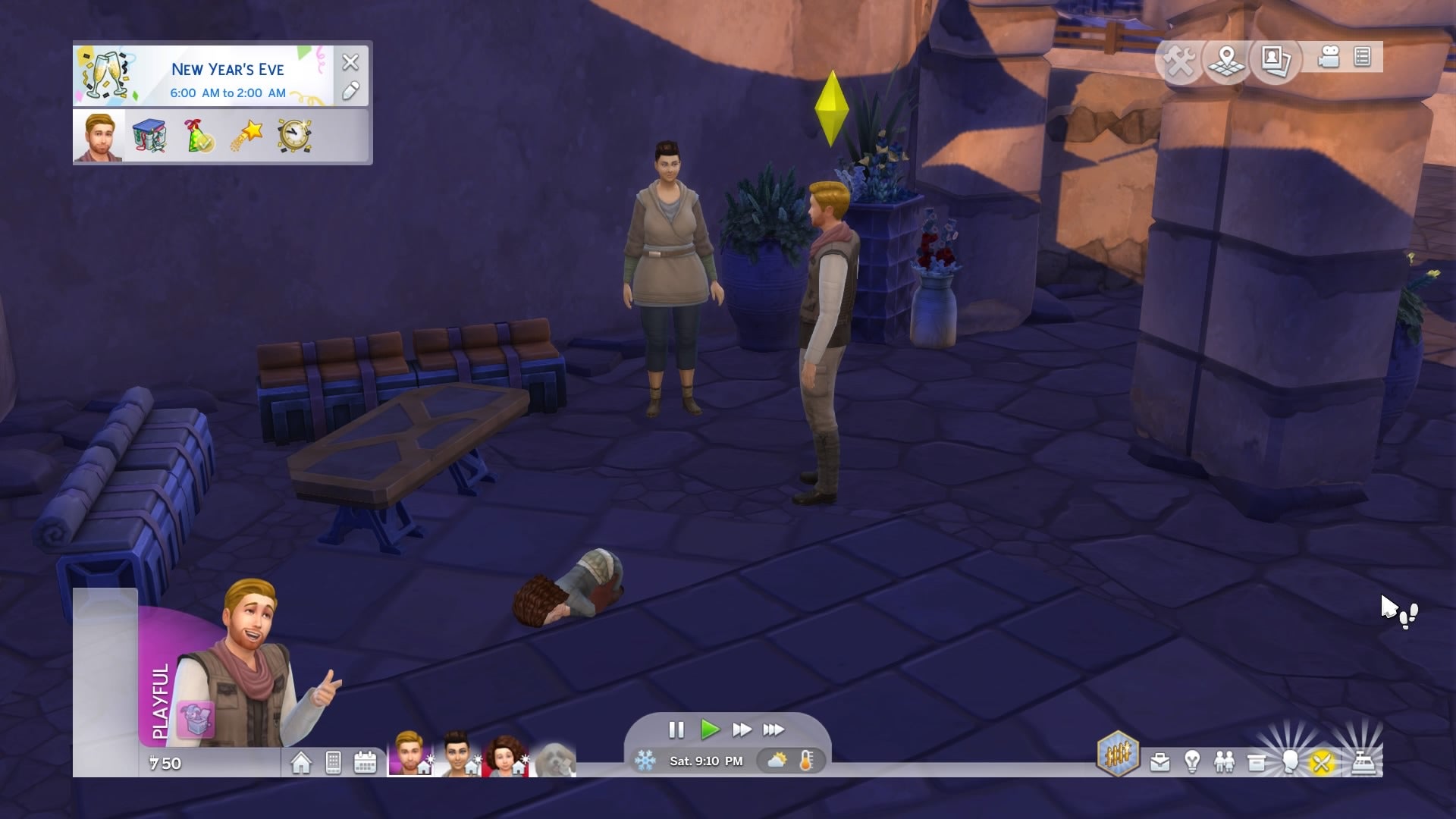1456x819 pixels.
Task: Activate ultra speed triple arrows
Action: click(x=773, y=730)
